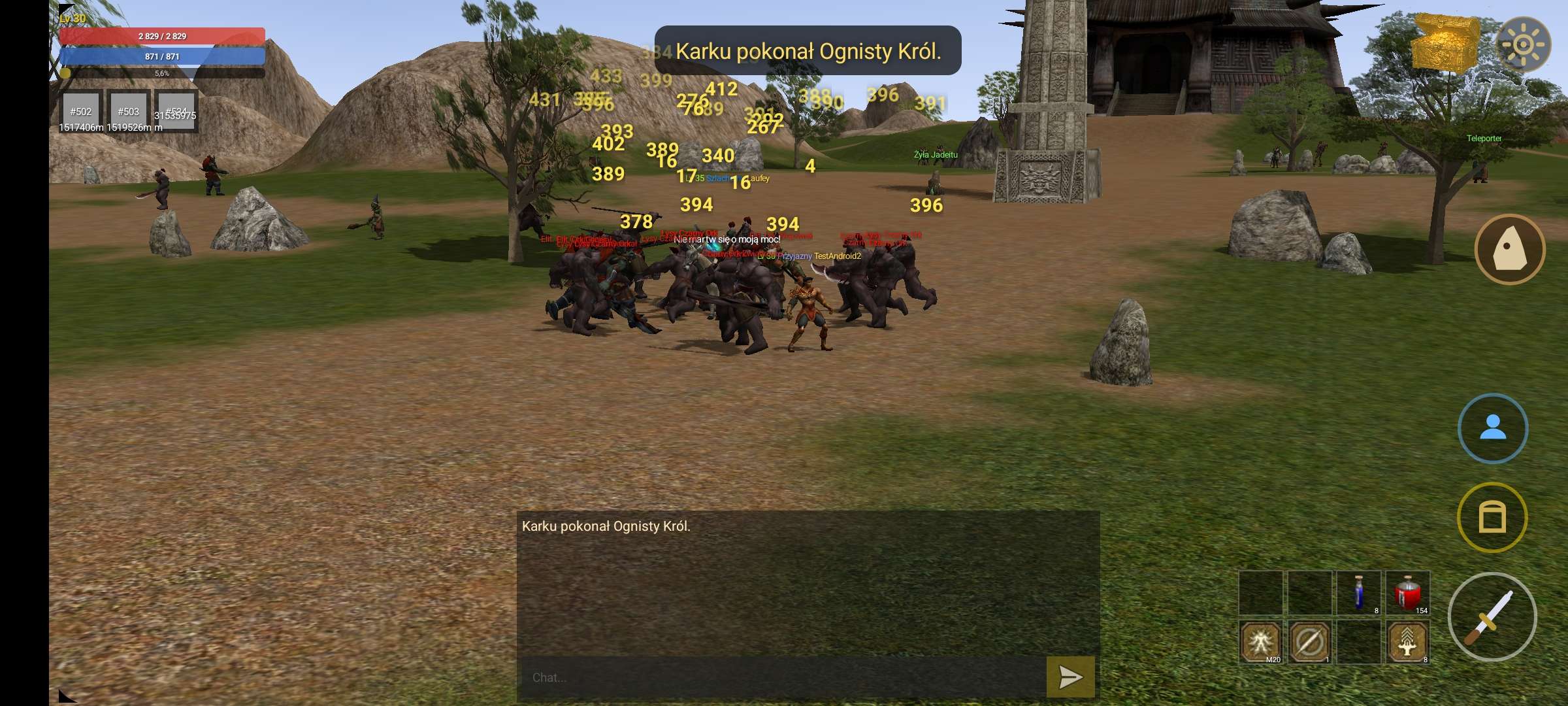Open the character profile button
Image resolution: width=1568 pixels, height=706 pixels.
coord(1492,428)
